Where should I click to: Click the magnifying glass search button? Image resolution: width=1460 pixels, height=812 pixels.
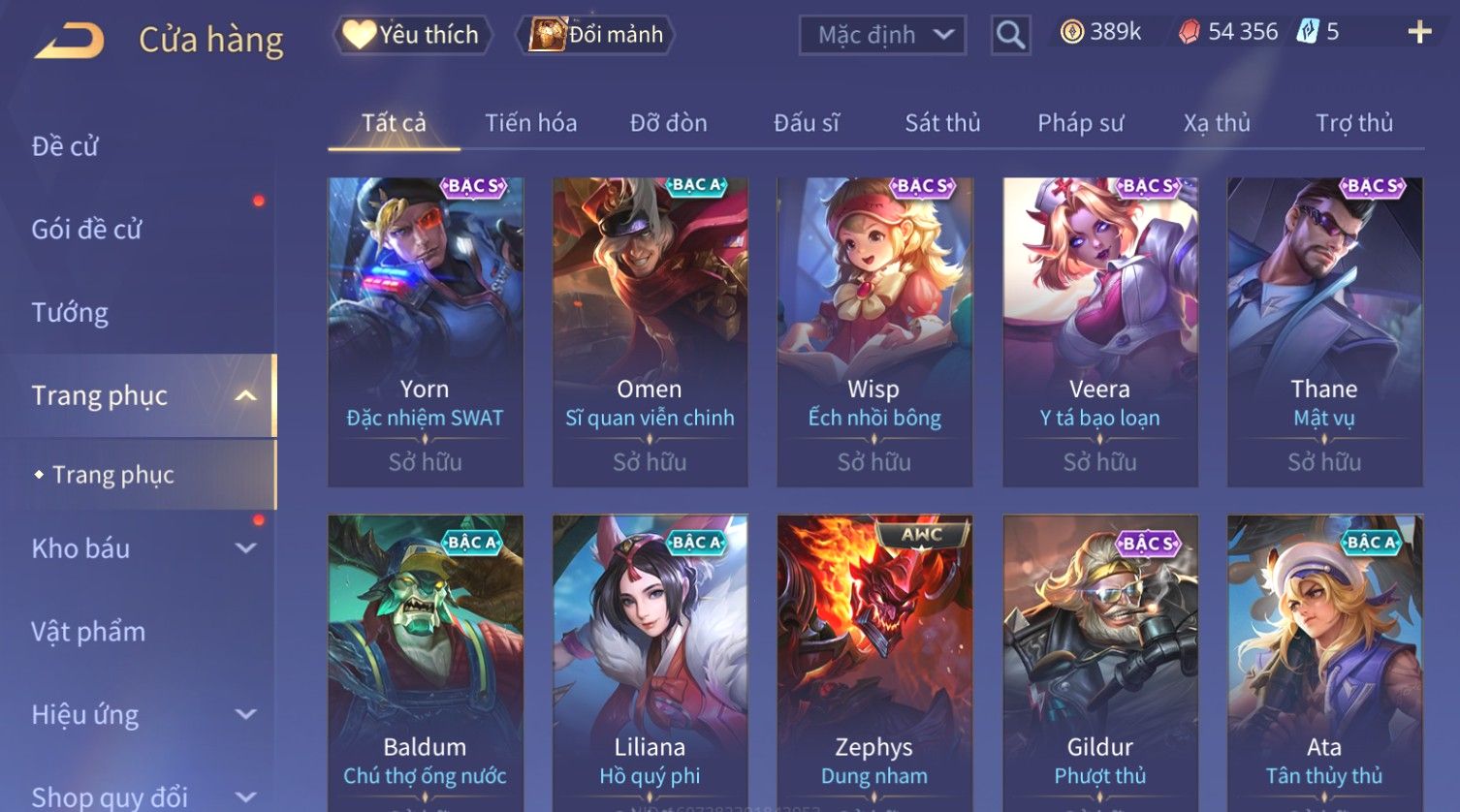(1010, 35)
